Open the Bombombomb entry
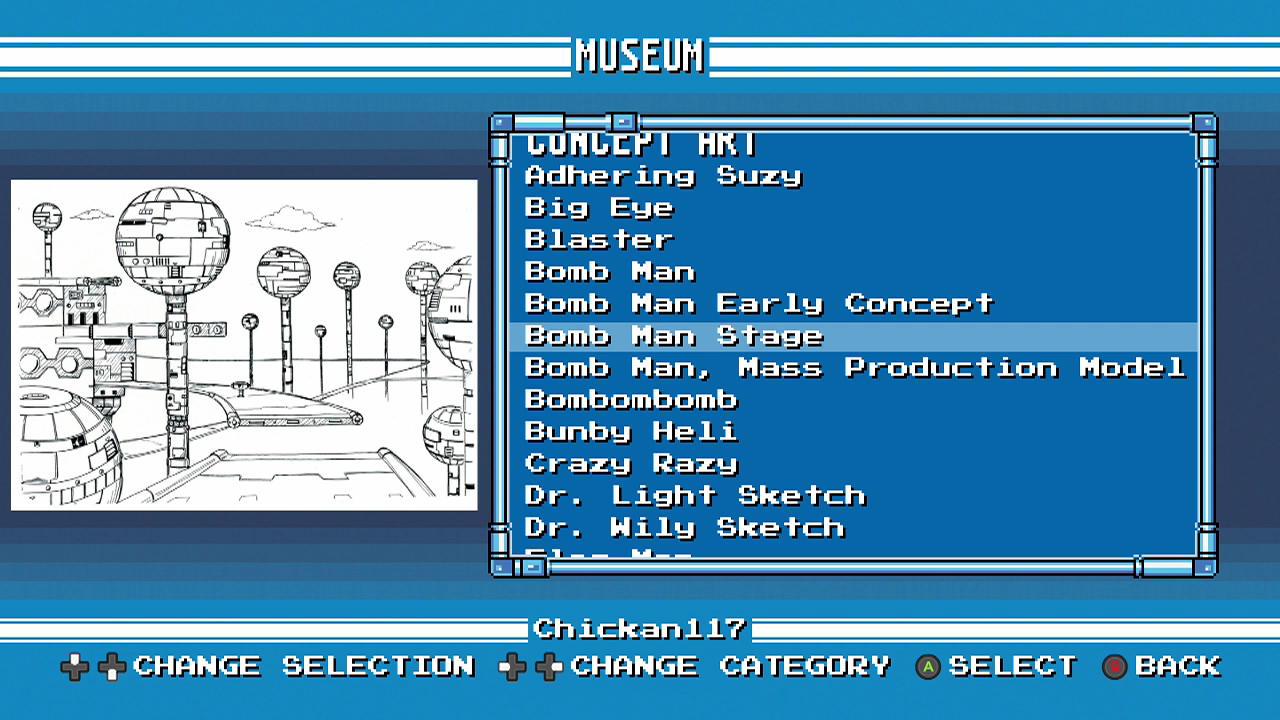Viewport: 1280px width, 720px height. tap(631, 400)
